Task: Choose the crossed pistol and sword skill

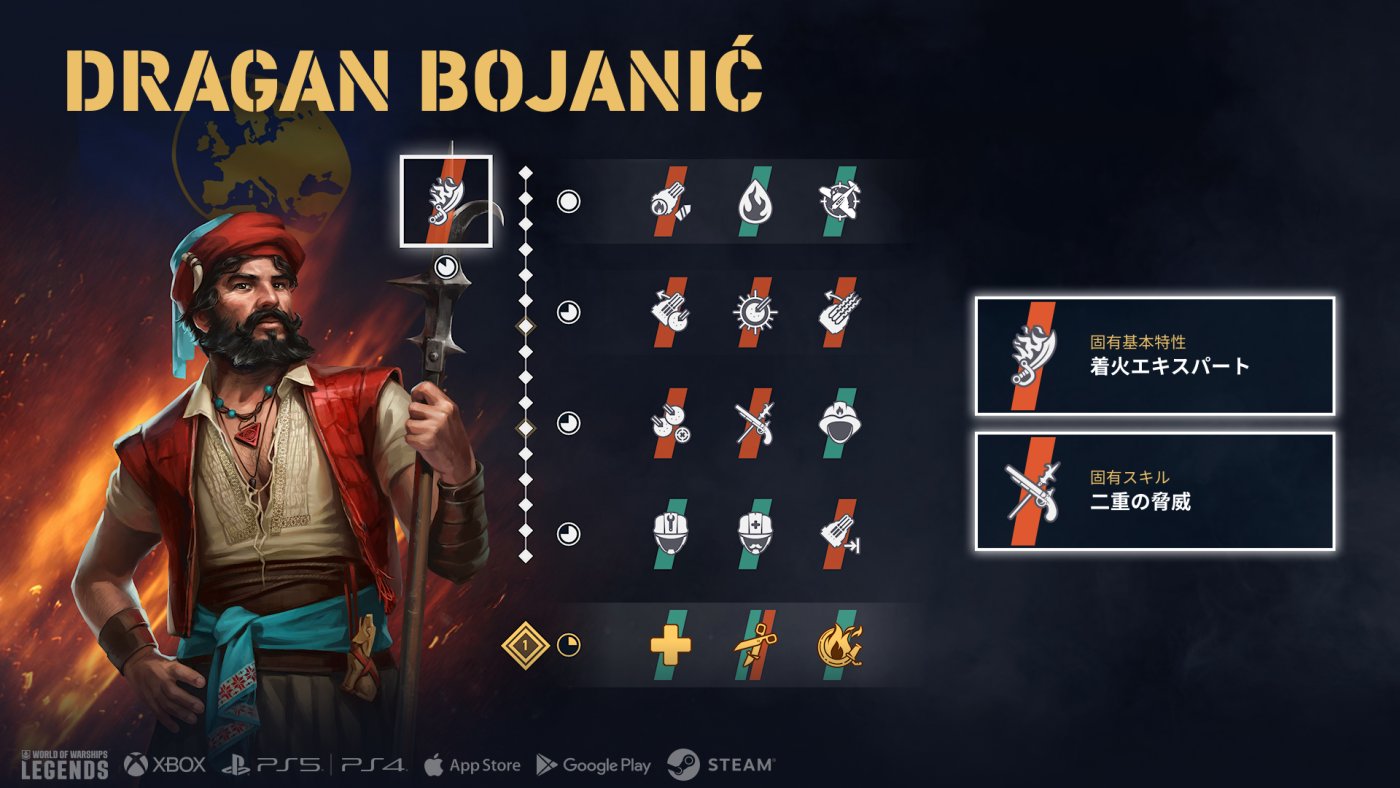Action: 754,423
